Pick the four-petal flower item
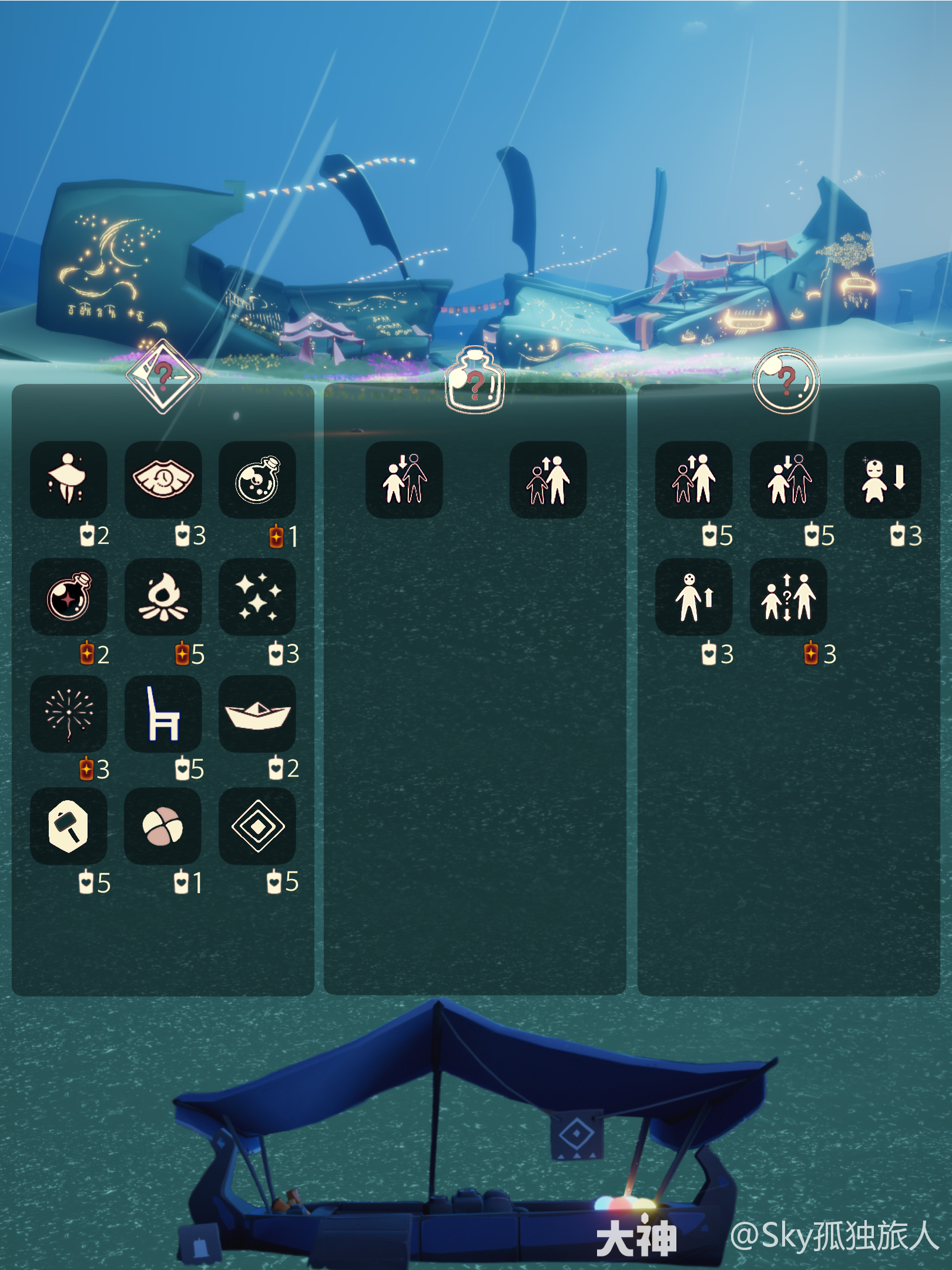Image resolution: width=952 pixels, height=1270 pixels. 163,826
